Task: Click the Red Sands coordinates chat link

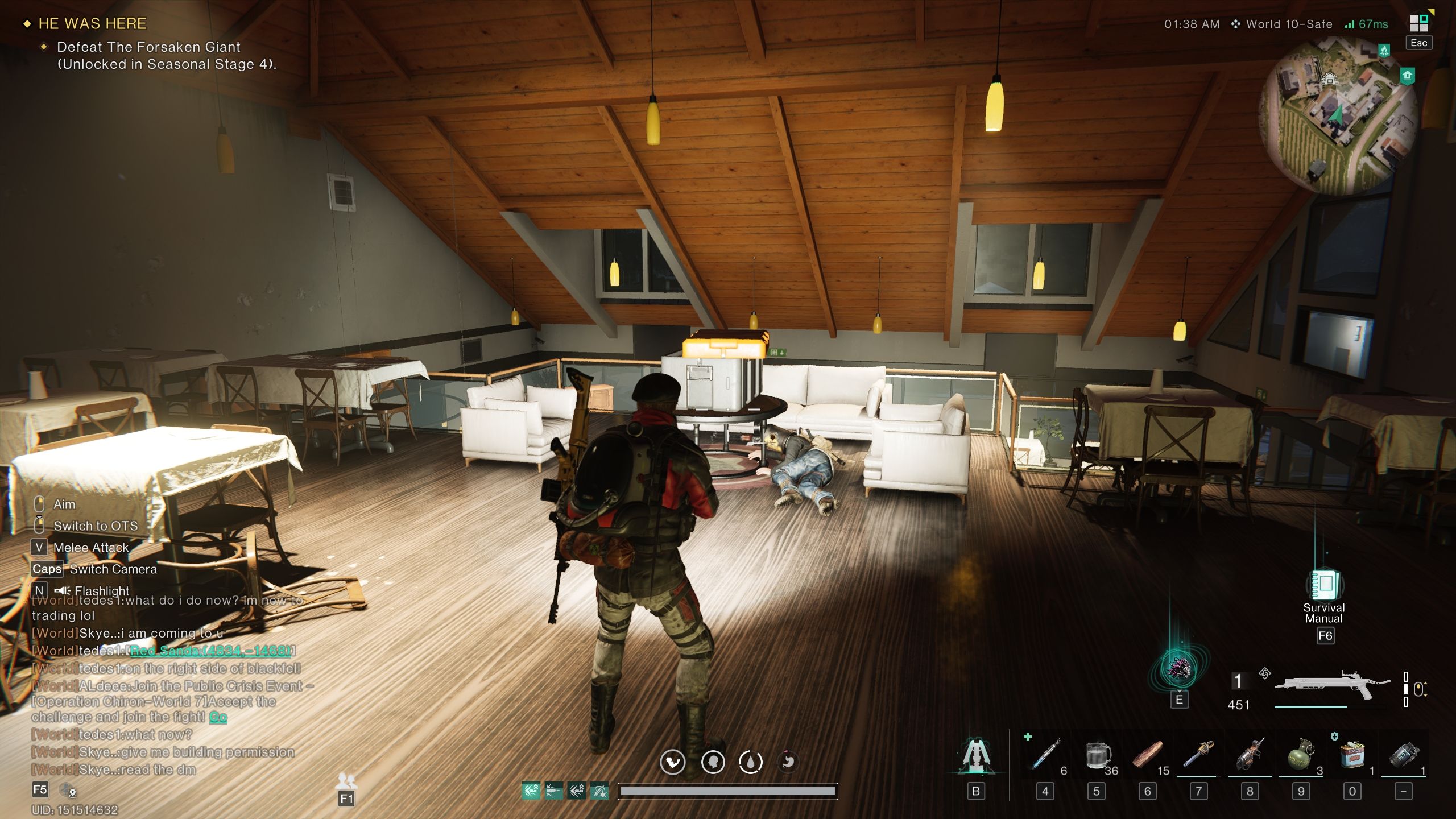Action: tap(211, 651)
